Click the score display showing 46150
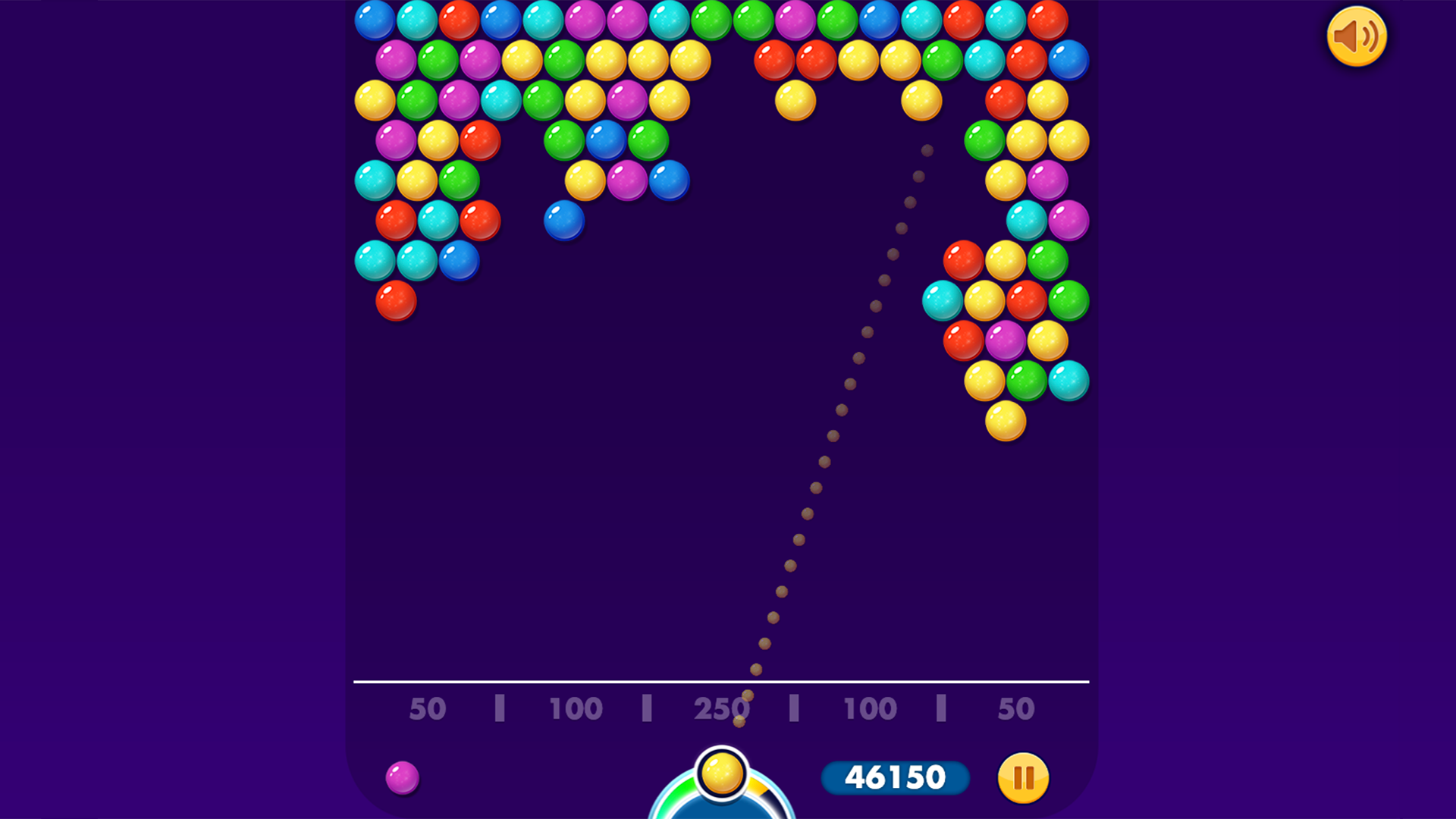Screen dimensions: 1456x819 896,777
